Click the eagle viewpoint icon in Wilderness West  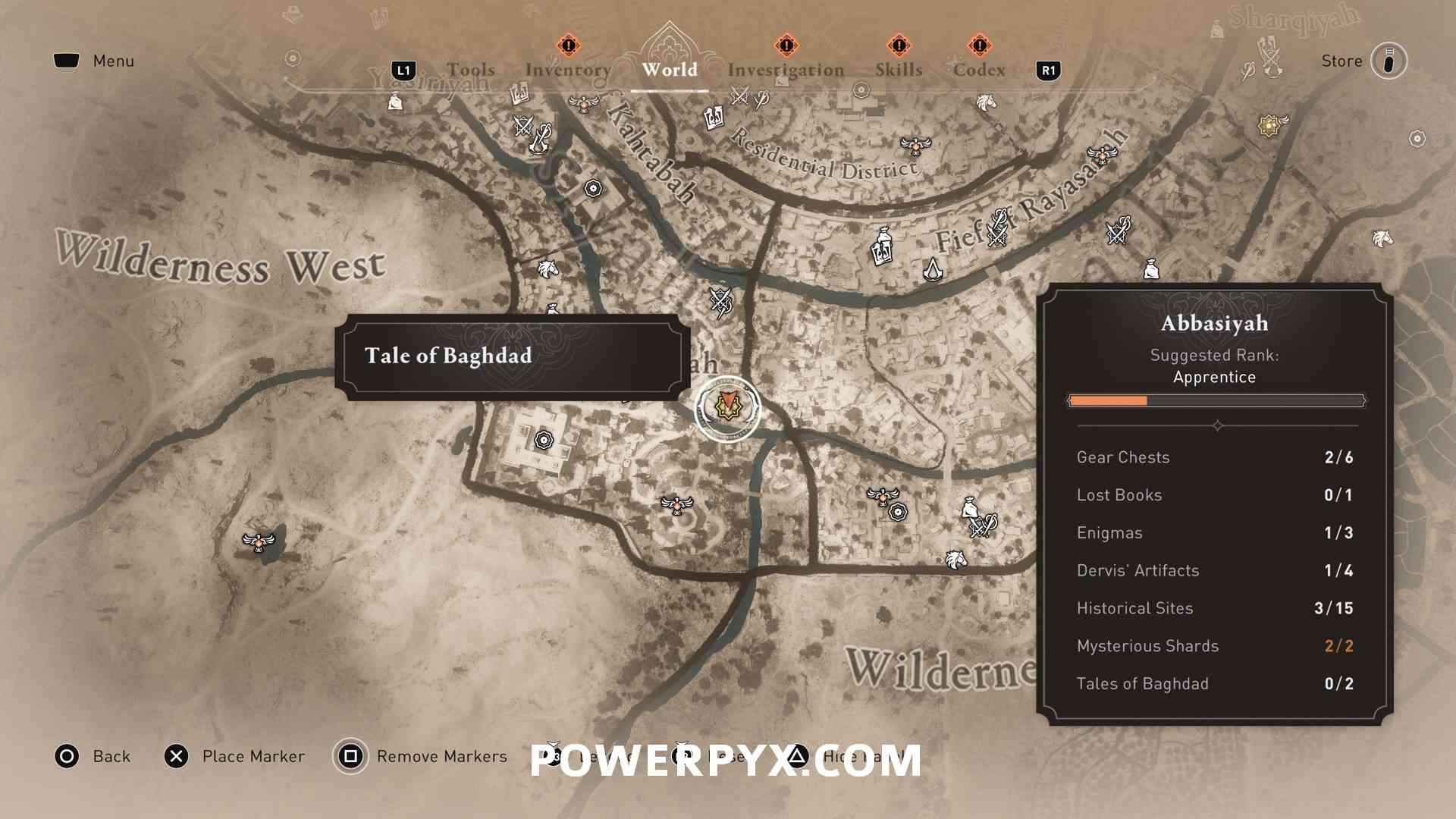click(259, 541)
